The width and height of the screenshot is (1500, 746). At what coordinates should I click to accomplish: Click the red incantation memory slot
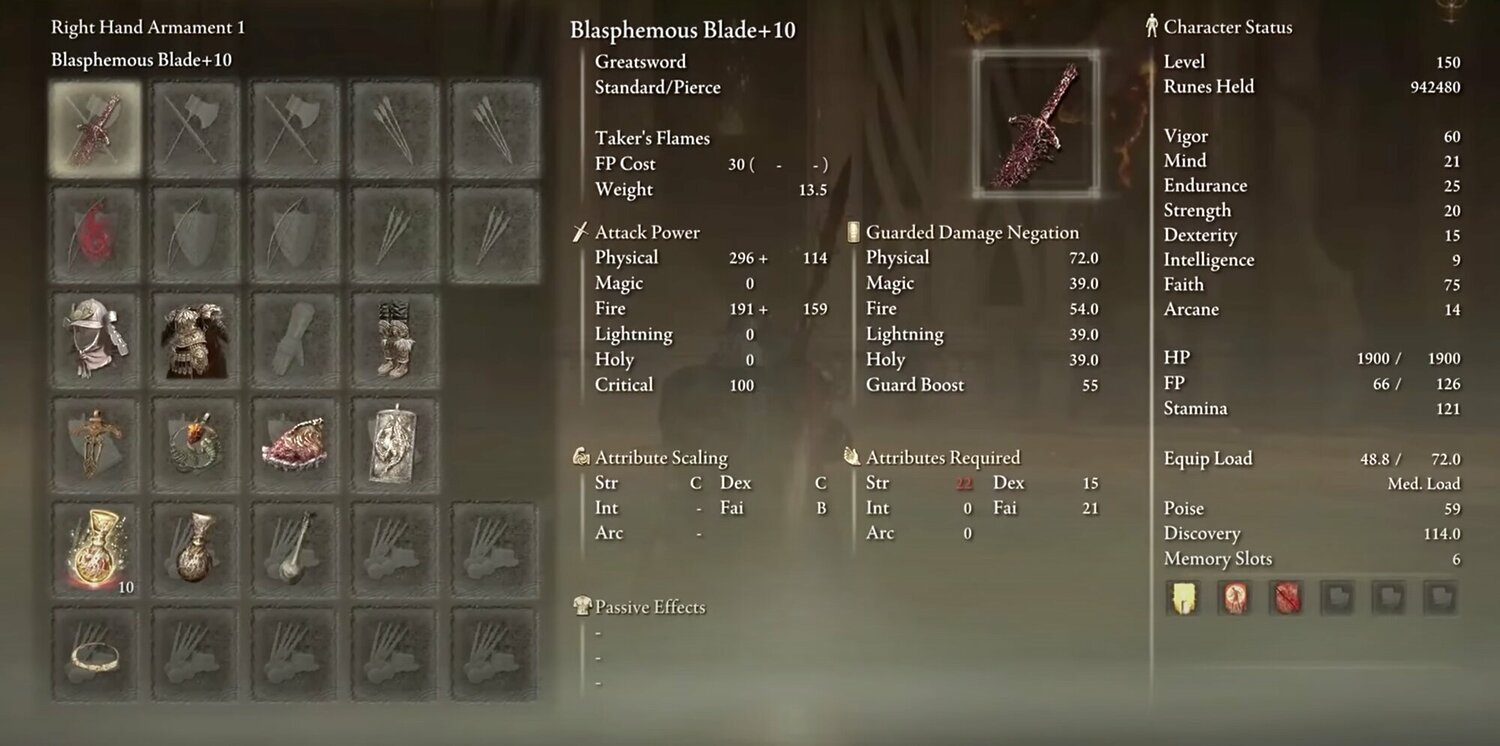pyautogui.click(x=1233, y=598)
